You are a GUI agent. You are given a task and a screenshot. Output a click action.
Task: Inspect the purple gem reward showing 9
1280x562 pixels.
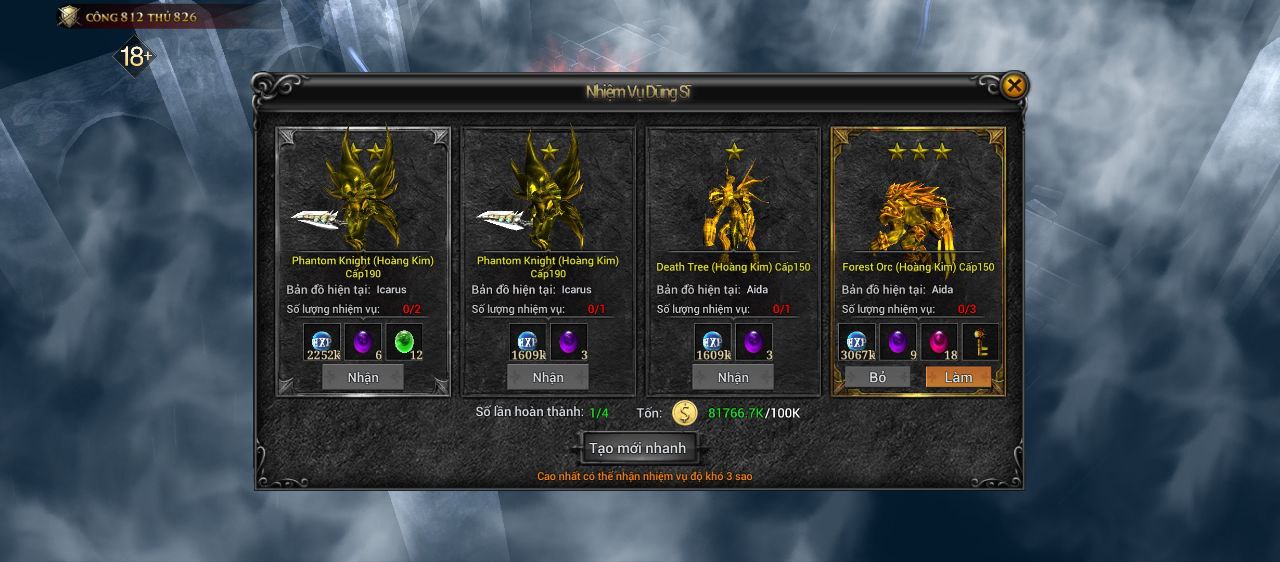pos(898,342)
